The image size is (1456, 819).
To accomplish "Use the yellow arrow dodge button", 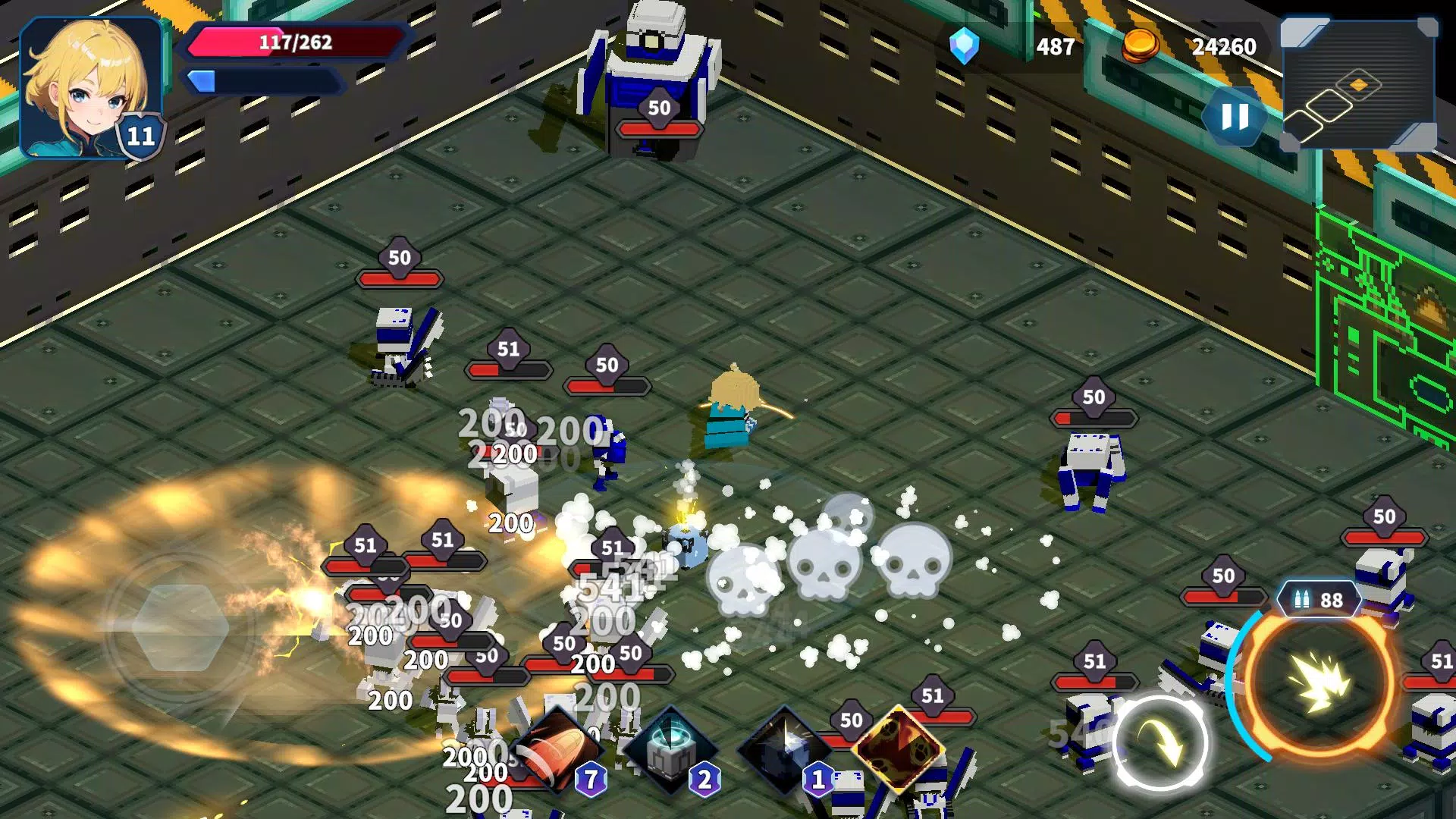I will 1159,742.
